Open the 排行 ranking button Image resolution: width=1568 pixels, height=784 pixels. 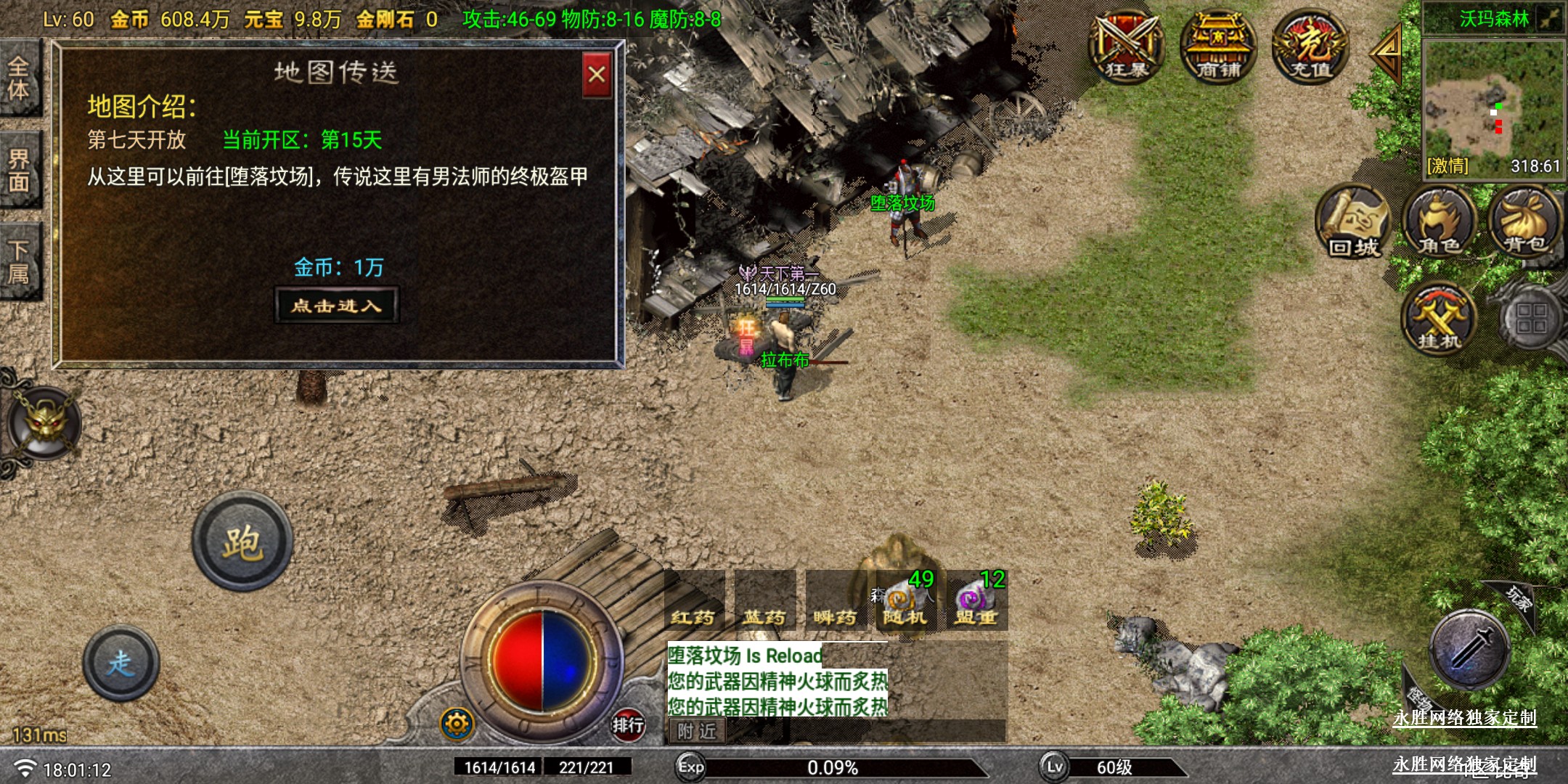click(627, 724)
